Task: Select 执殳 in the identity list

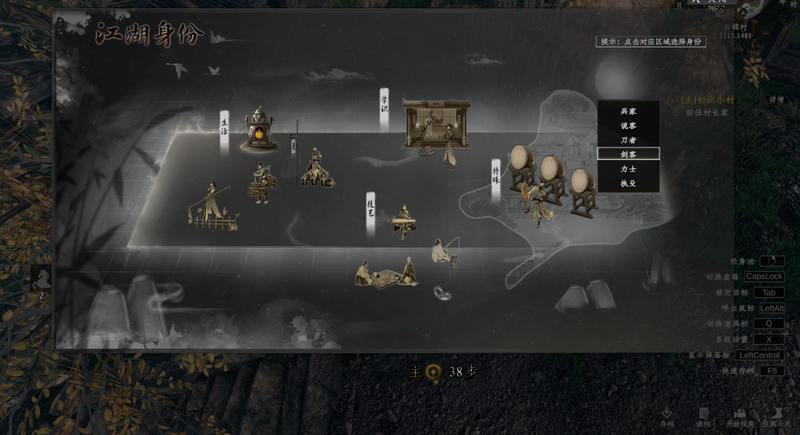Action: 628,183
